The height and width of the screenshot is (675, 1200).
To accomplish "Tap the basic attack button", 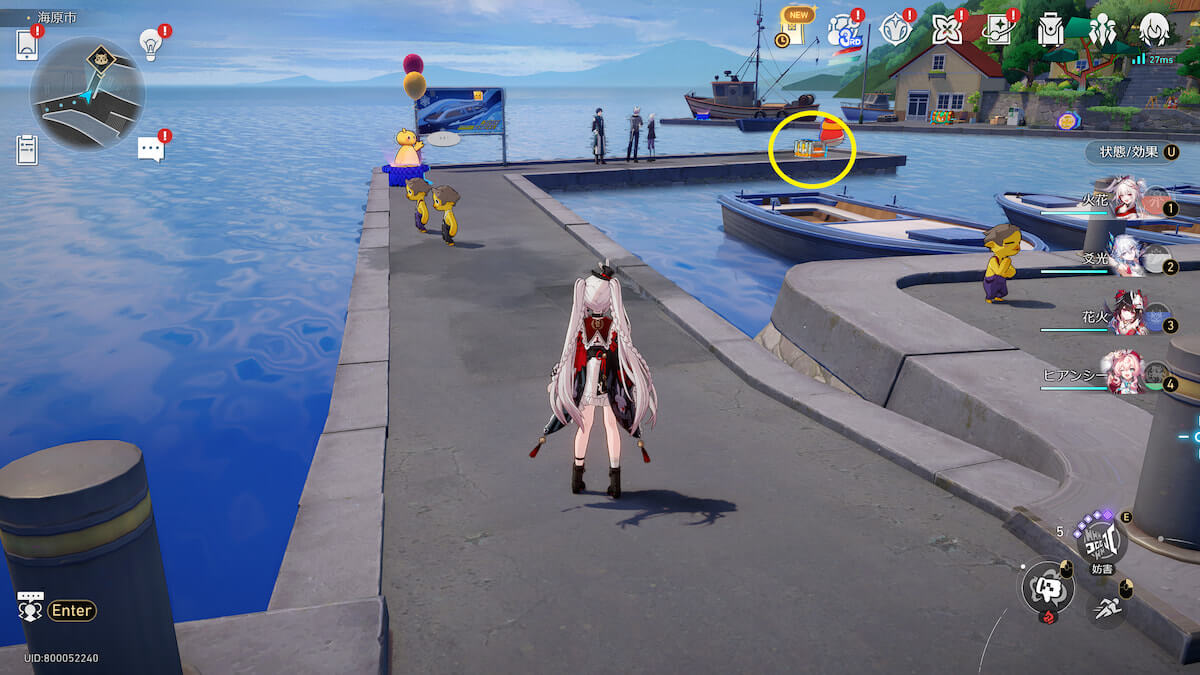I will 1047,586.
